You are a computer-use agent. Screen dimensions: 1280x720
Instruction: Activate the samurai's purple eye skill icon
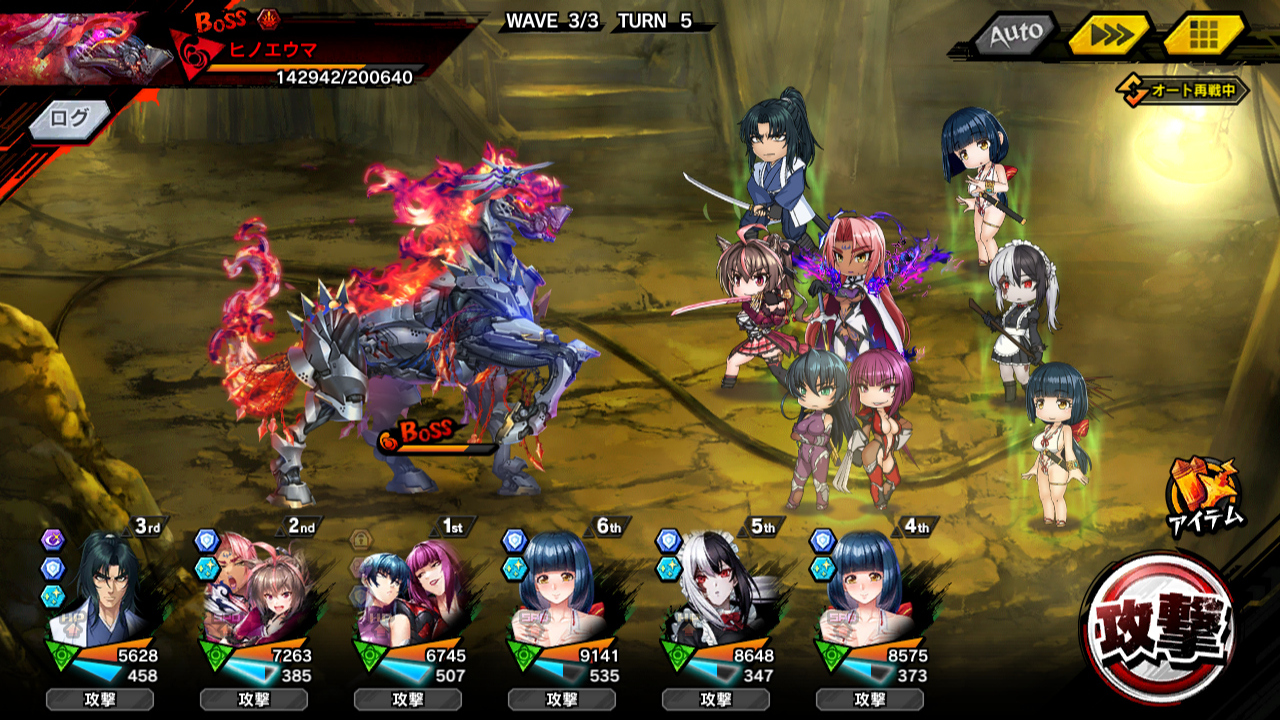[53, 540]
